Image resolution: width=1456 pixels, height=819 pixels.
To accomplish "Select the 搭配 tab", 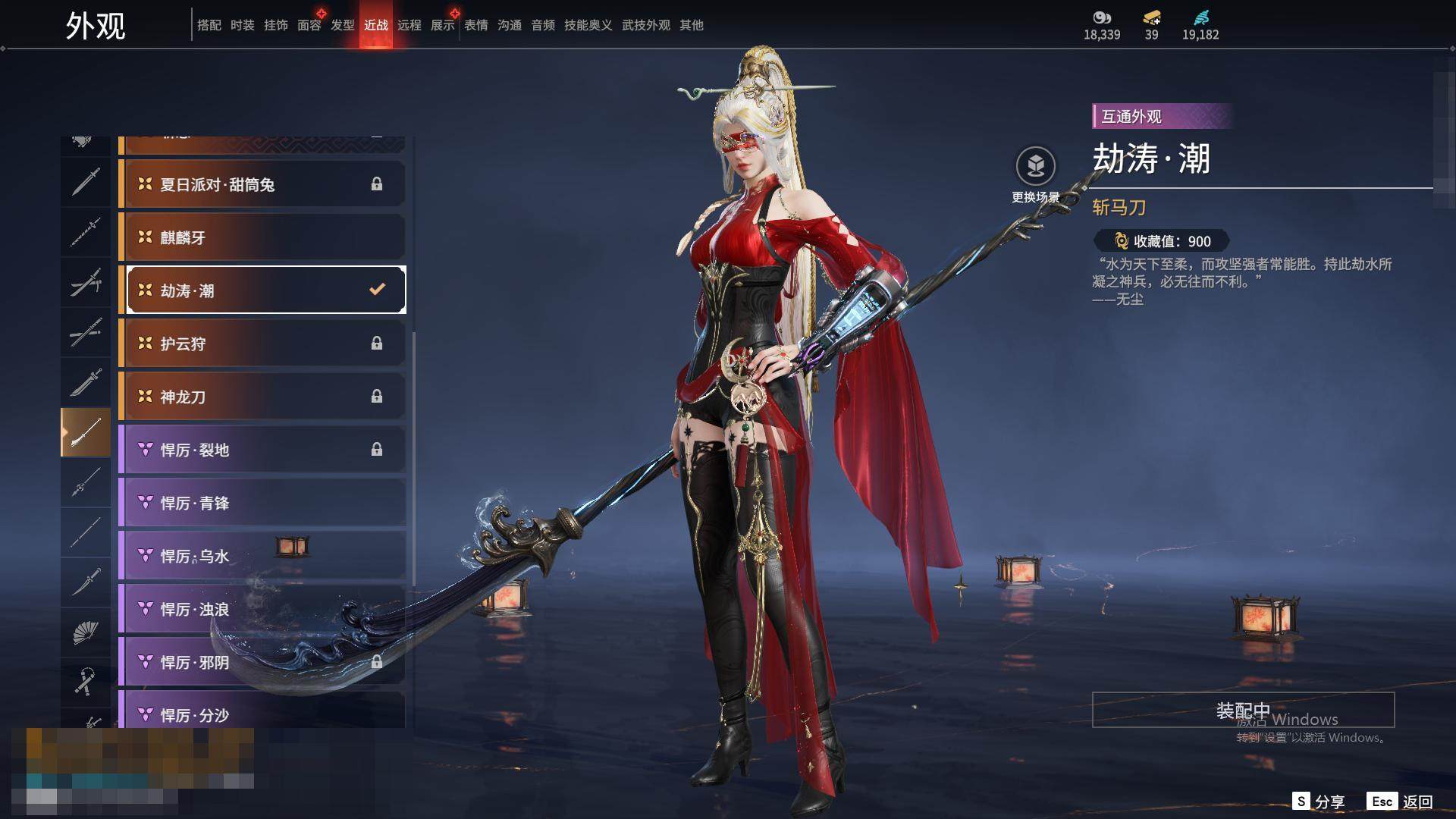I will (209, 25).
